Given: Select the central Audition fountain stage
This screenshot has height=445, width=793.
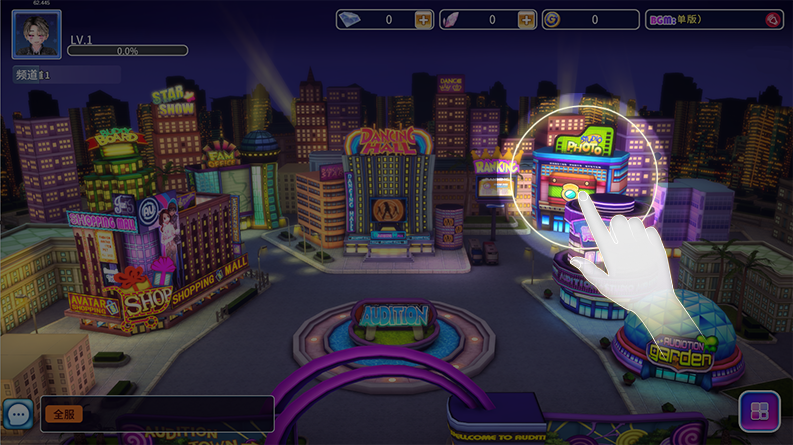Looking at the screenshot, I should coord(395,320).
